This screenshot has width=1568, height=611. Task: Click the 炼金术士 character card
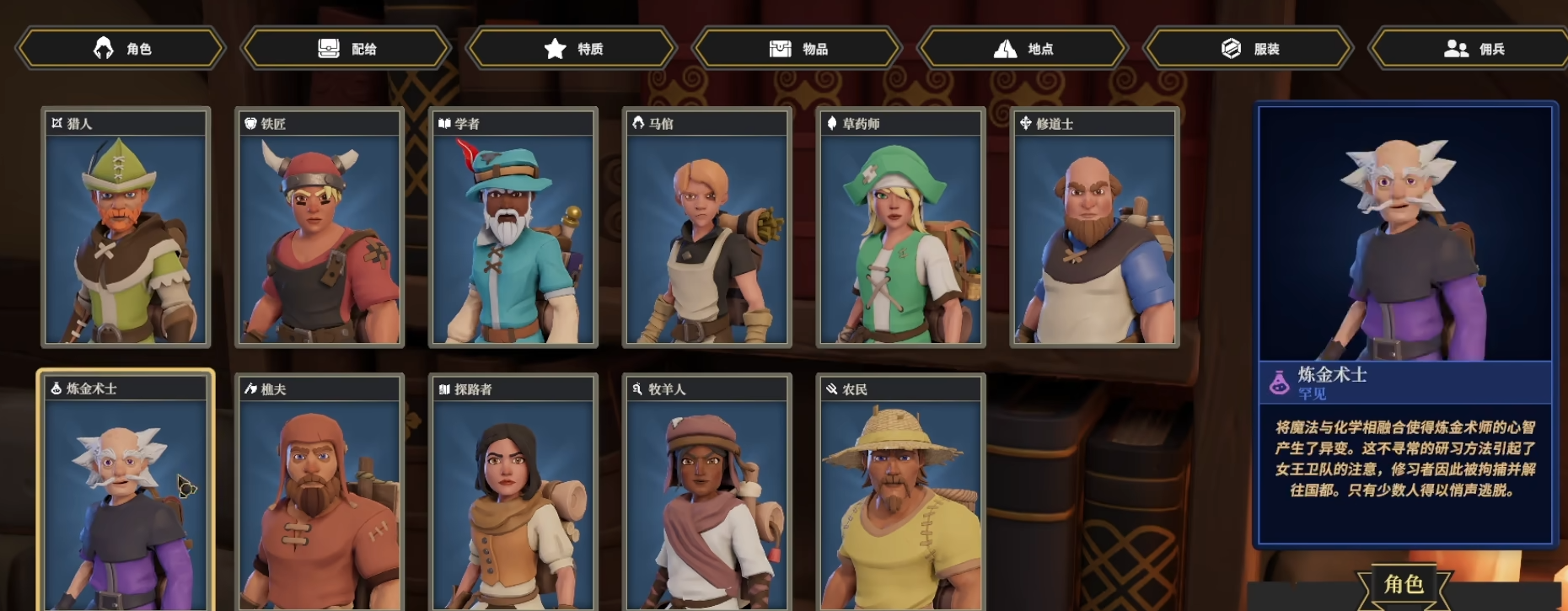tap(126, 493)
